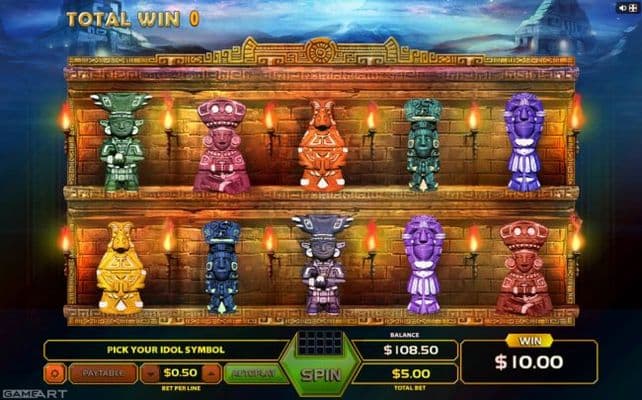The width and height of the screenshot is (642, 400).
Task: Select the pink idol with round hat
Action: click(x=220, y=145)
